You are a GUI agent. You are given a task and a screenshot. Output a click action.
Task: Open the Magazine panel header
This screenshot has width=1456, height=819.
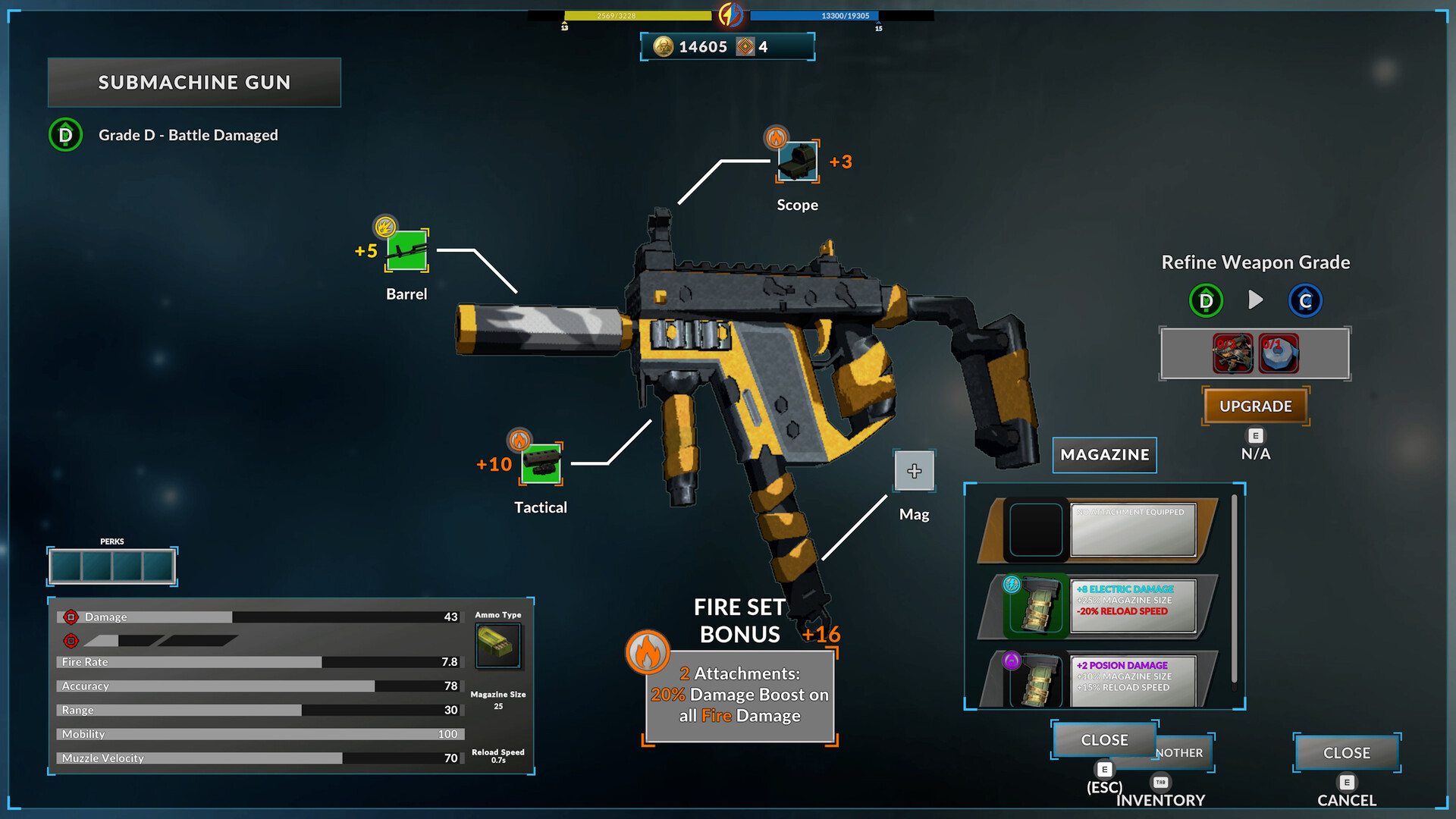click(1104, 455)
